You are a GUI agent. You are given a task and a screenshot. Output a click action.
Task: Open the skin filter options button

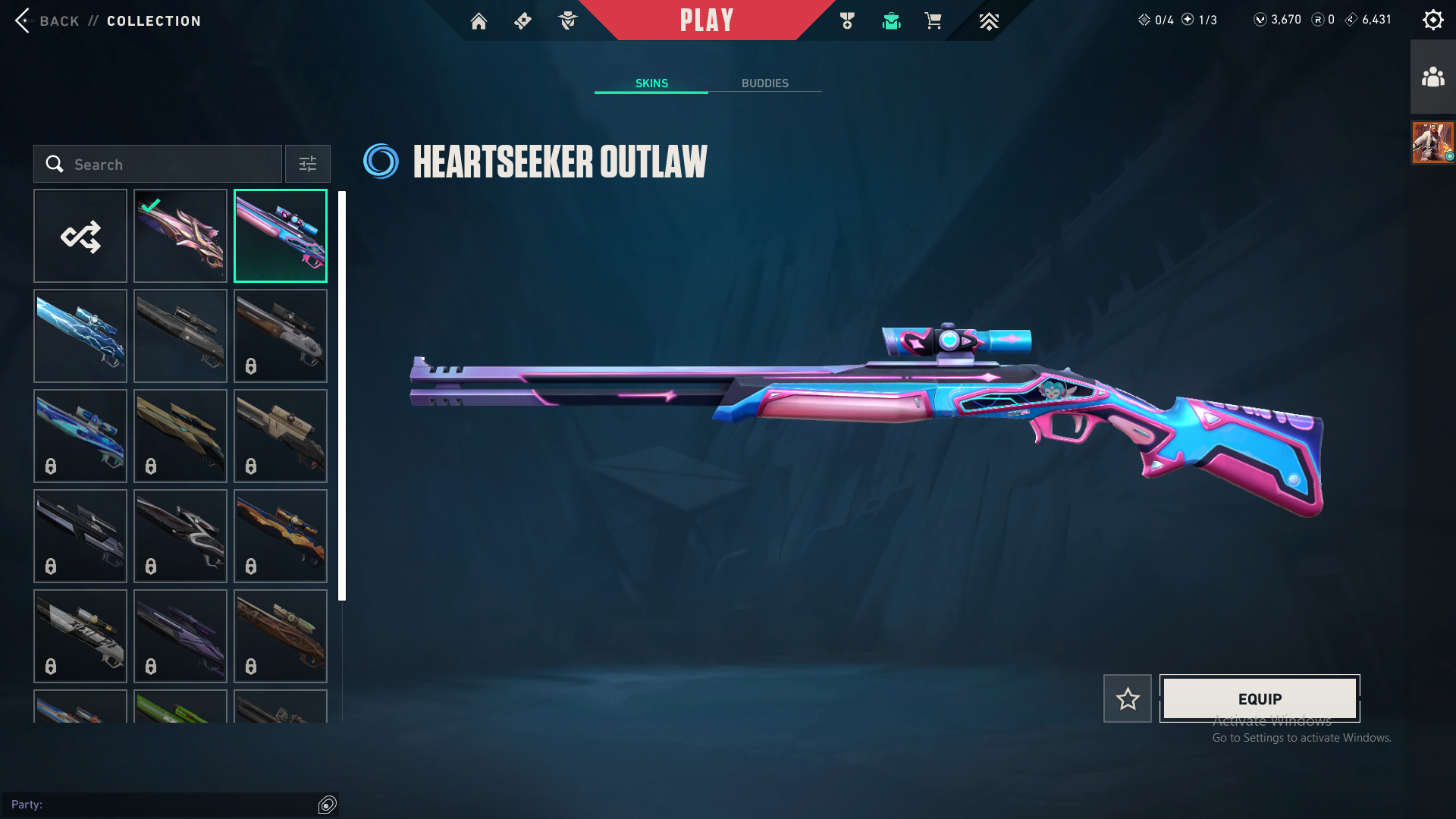[x=307, y=164]
